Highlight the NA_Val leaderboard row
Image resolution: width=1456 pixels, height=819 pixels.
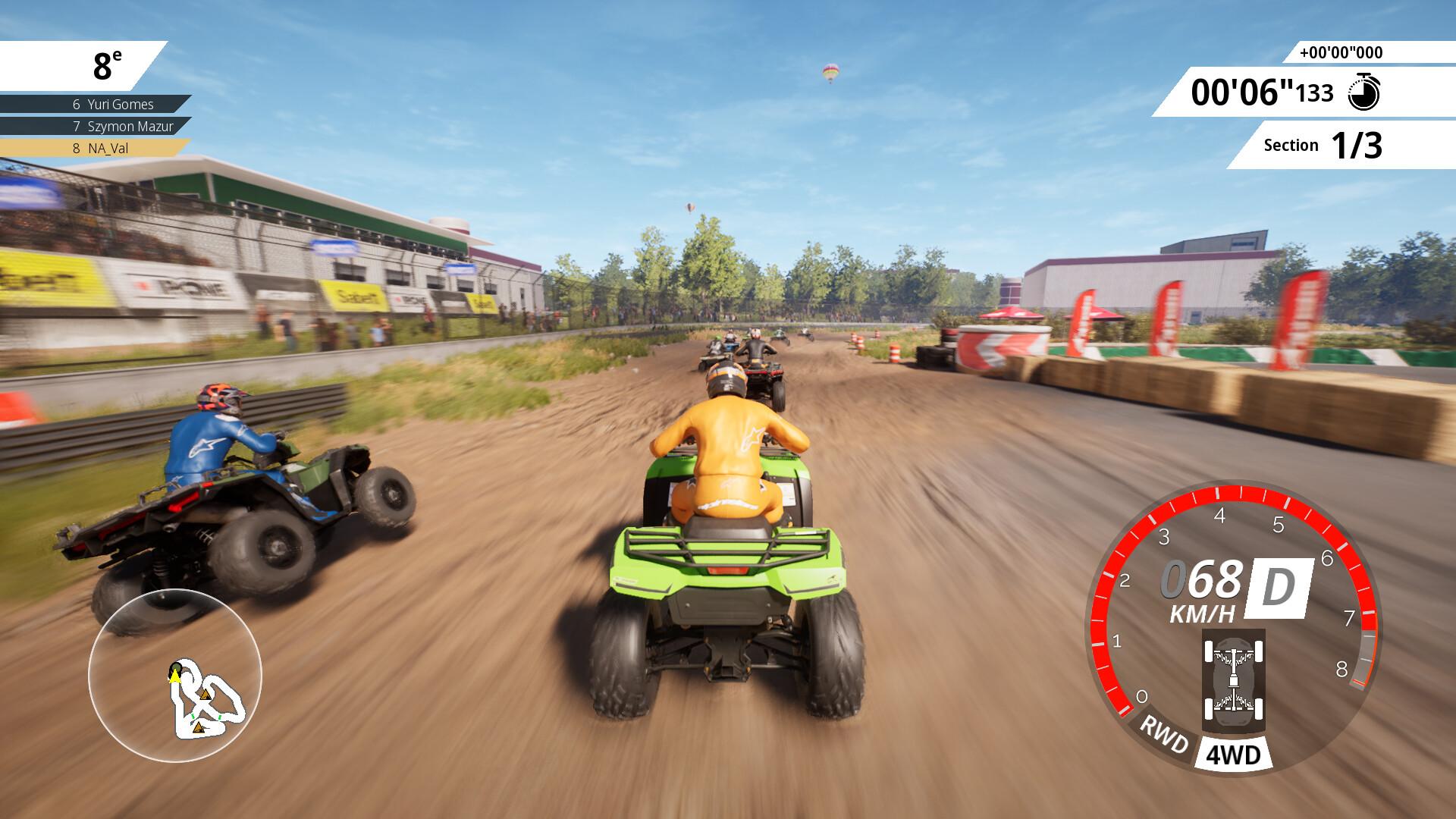click(x=95, y=149)
